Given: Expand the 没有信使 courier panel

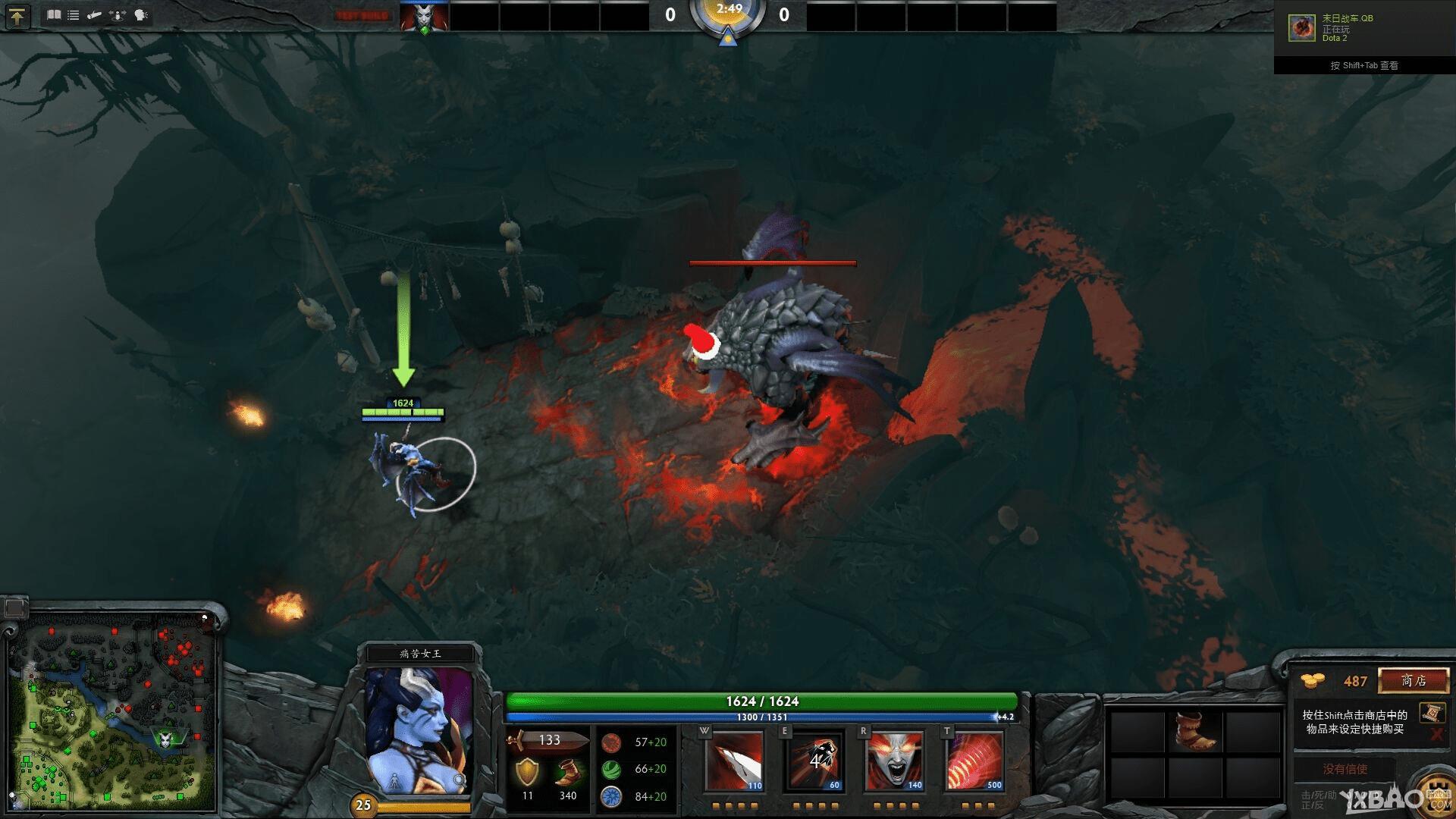Looking at the screenshot, I should [x=1345, y=769].
